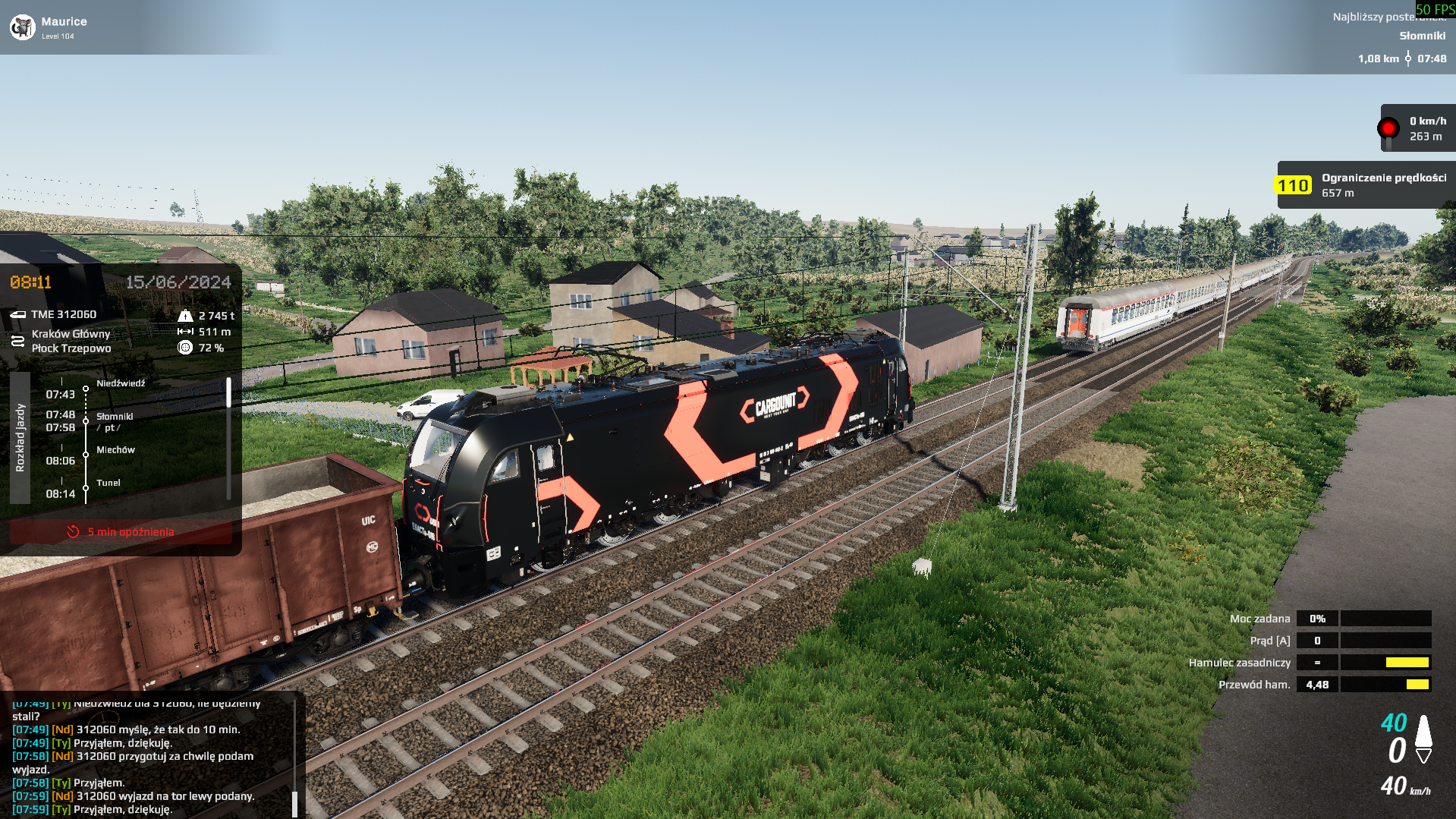Click the 5 min opóźnienia delay banner
Image resolution: width=1456 pixels, height=819 pixels.
click(121, 532)
